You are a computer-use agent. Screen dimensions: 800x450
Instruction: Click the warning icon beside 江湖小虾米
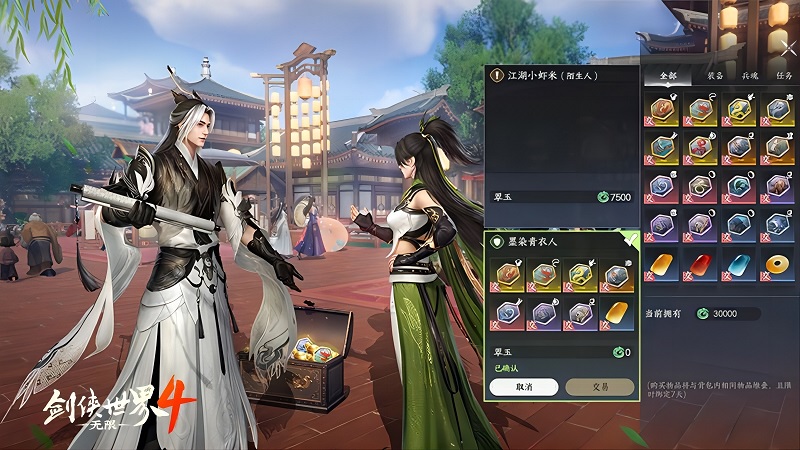pos(497,77)
